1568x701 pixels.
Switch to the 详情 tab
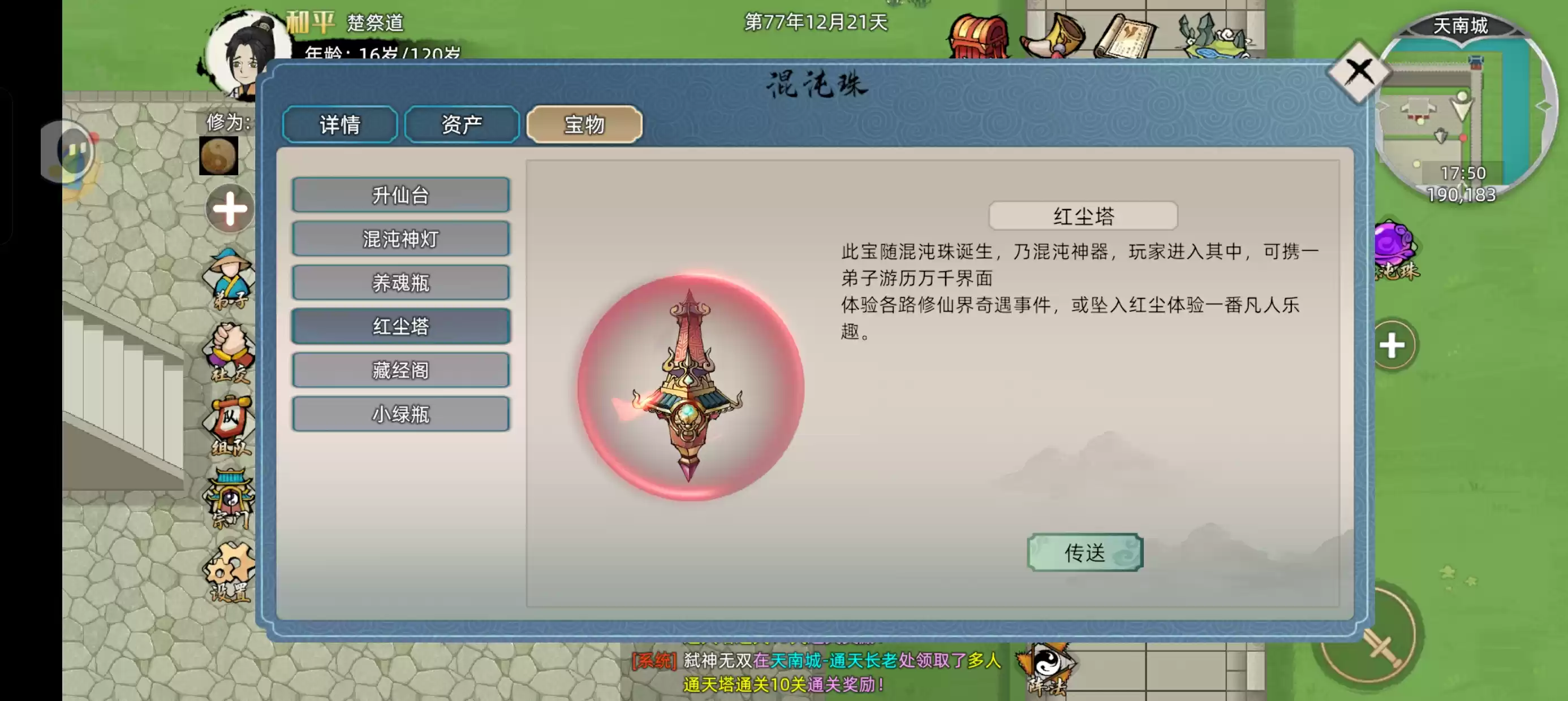click(339, 124)
